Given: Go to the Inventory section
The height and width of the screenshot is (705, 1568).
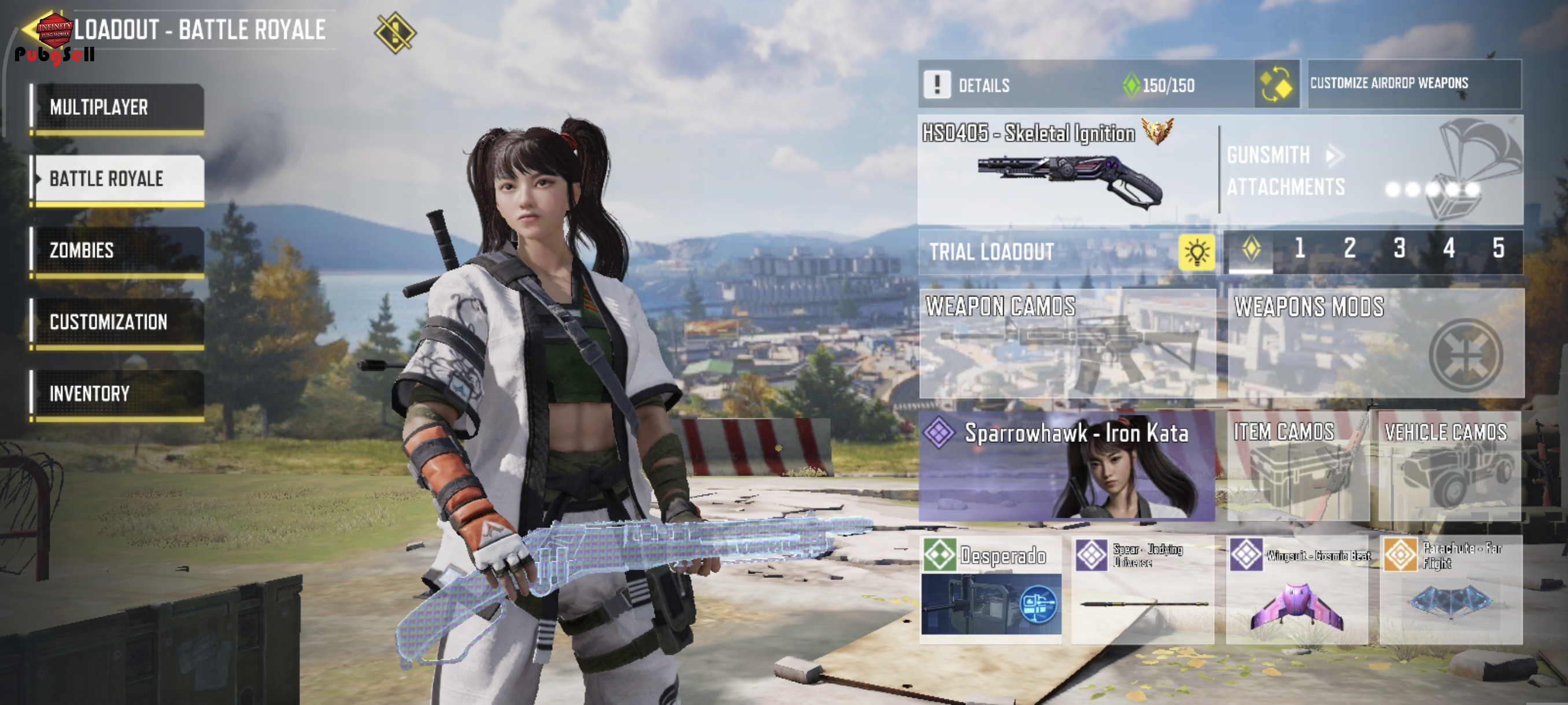Looking at the screenshot, I should point(117,394).
